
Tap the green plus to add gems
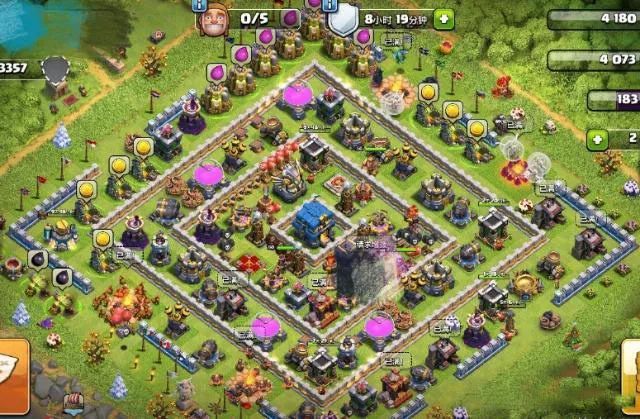(x=599, y=138)
